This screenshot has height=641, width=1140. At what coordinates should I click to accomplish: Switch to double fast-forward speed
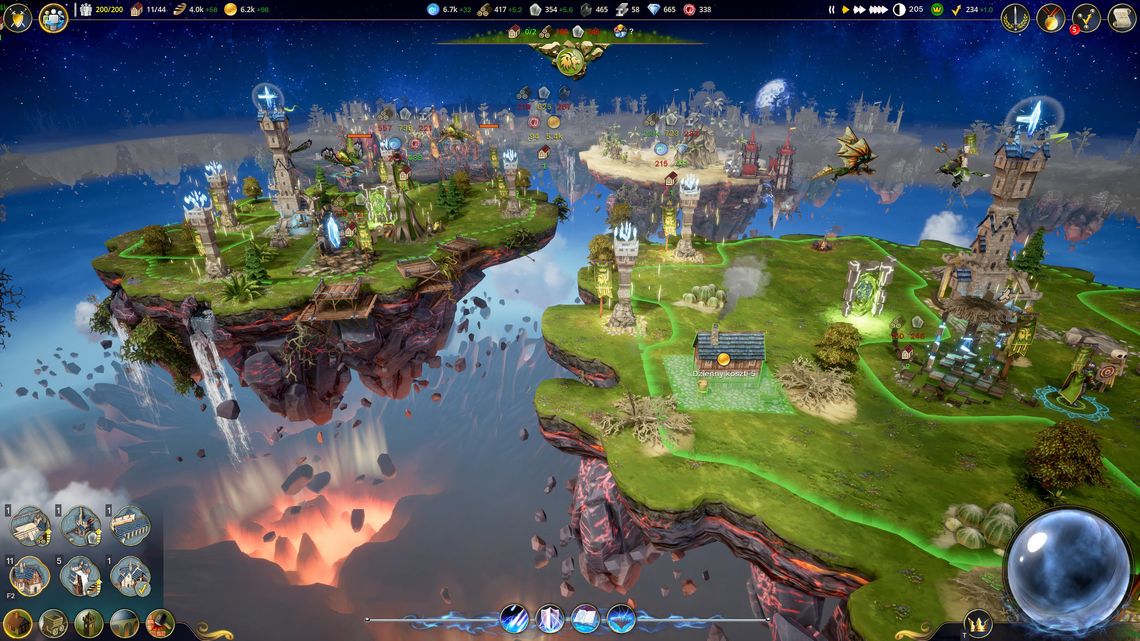(x=860, y=10)
